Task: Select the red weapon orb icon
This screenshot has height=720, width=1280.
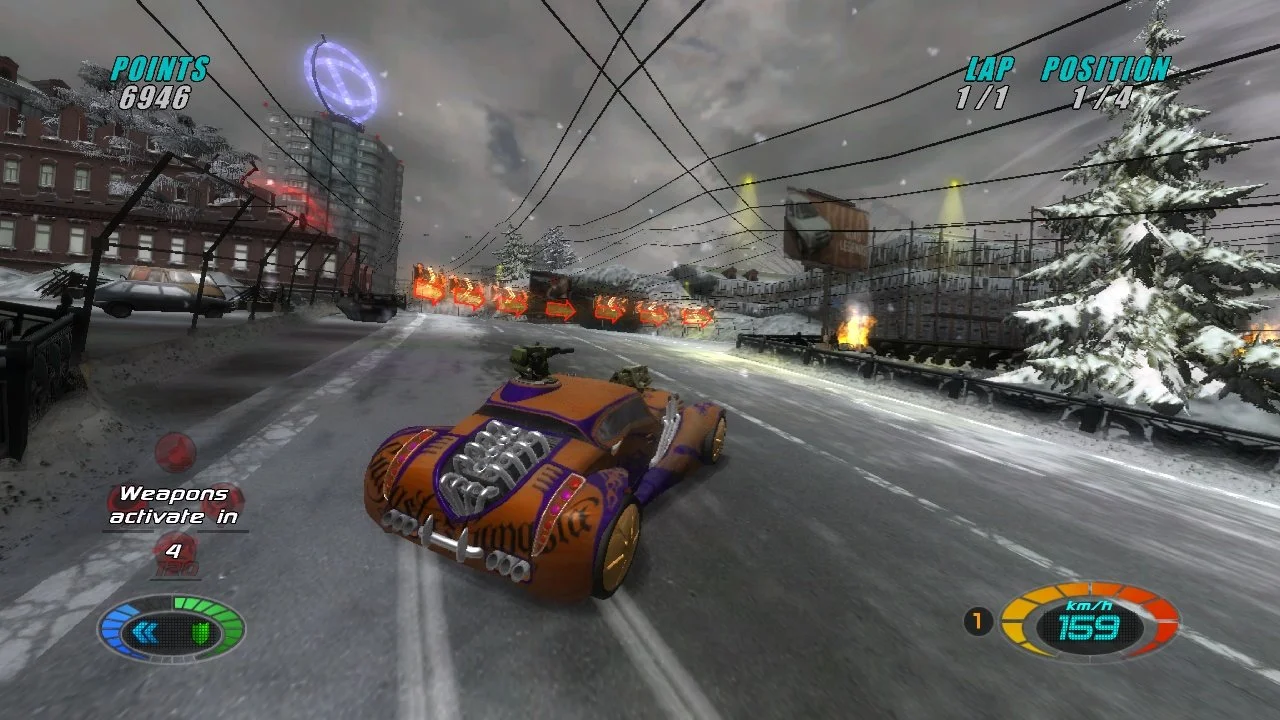Action: 175,450
